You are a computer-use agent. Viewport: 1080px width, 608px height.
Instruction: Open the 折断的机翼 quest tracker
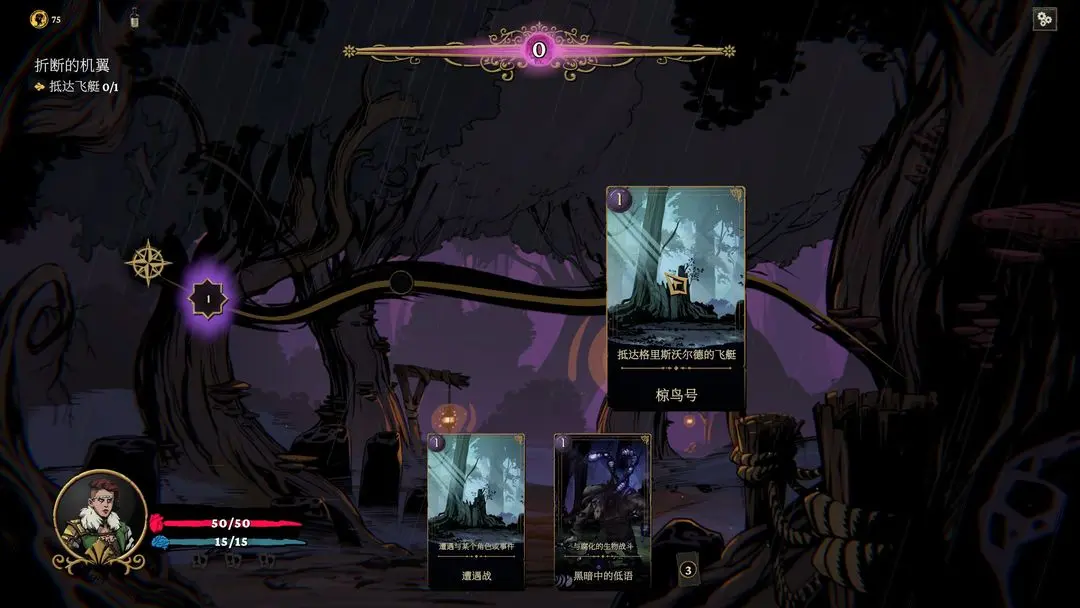coord(72,65)
